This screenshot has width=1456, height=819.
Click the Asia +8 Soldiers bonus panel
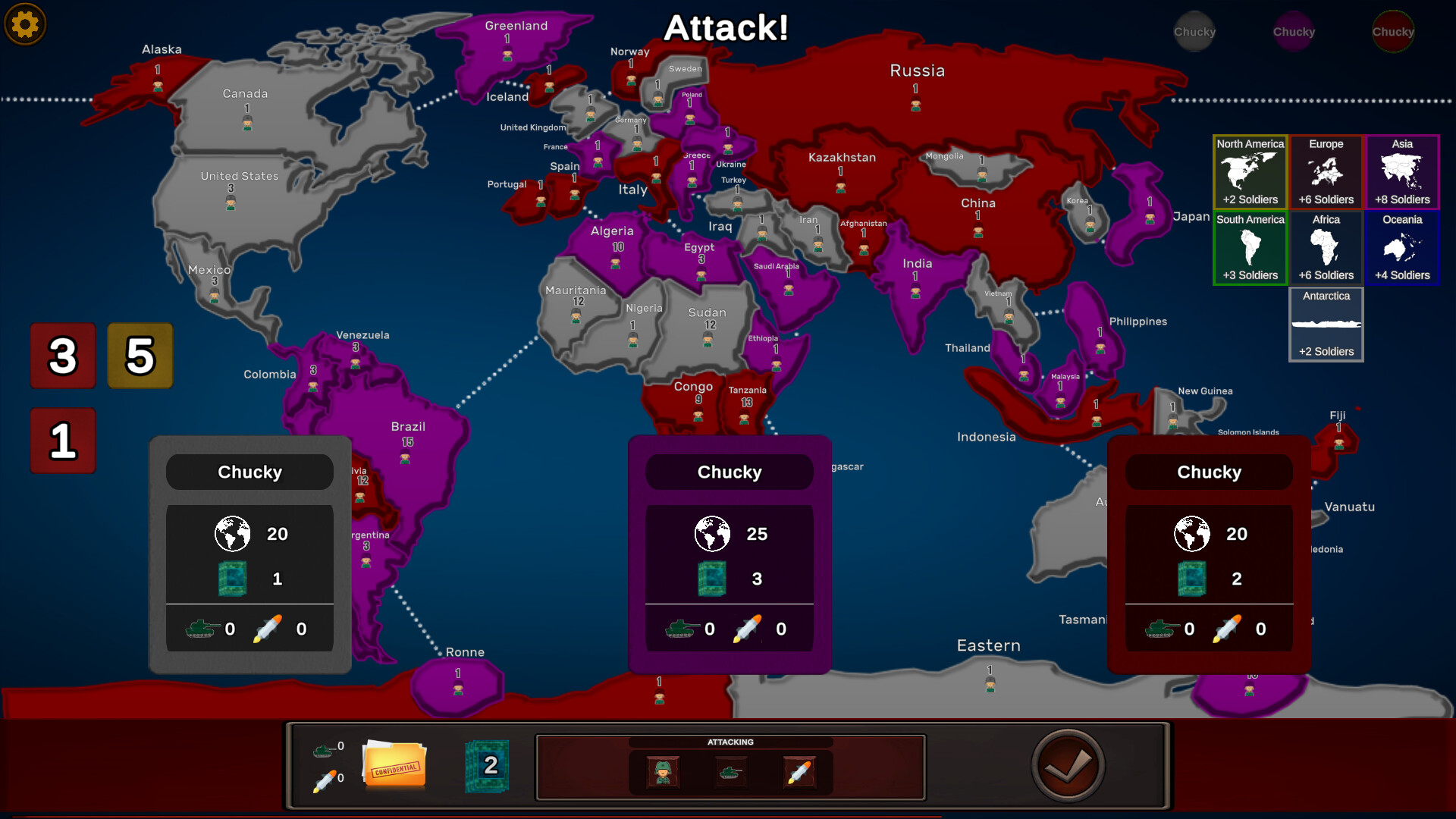pos(1402,171)
